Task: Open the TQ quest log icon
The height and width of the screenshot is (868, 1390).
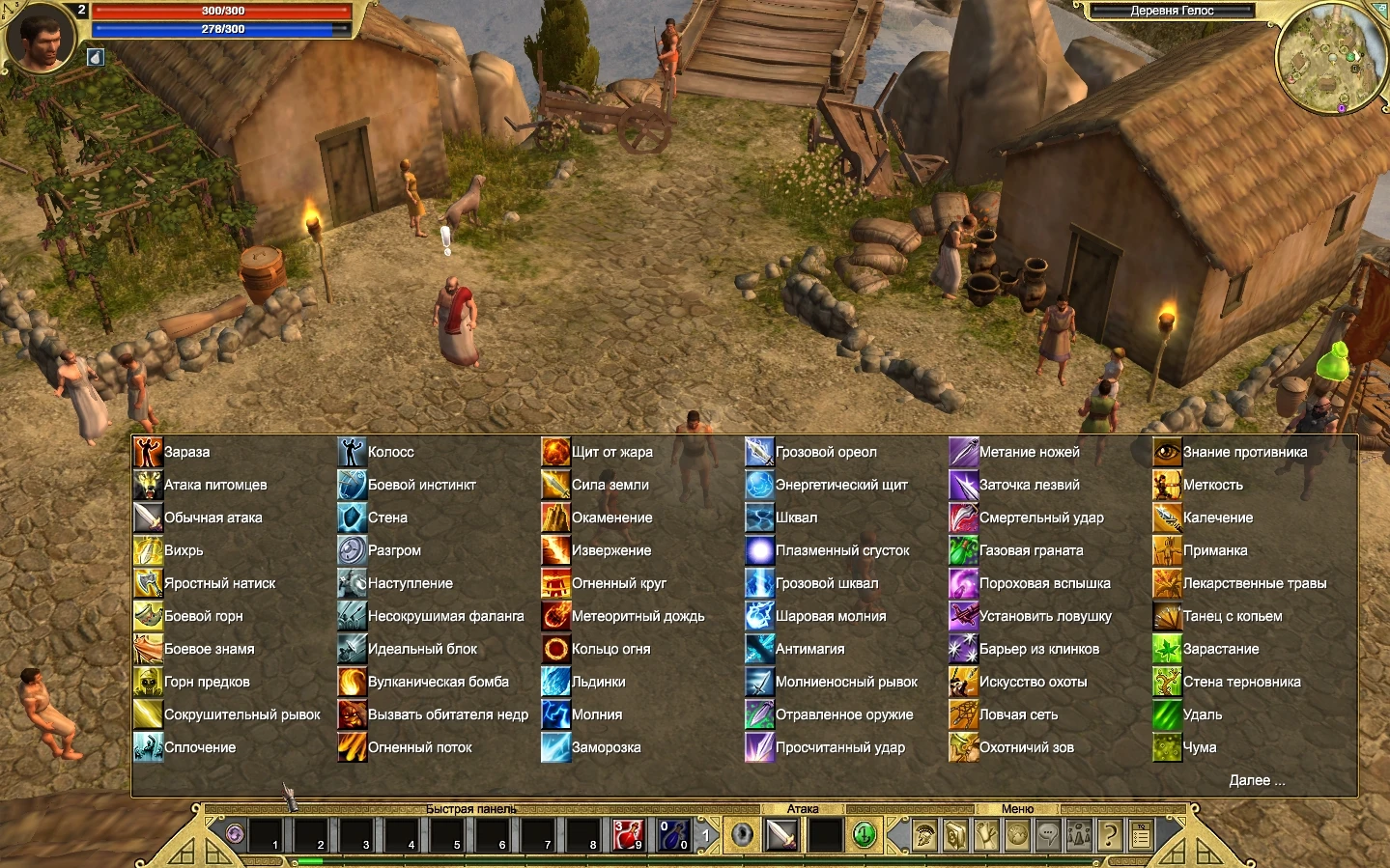Action: tap(1140, 834)
